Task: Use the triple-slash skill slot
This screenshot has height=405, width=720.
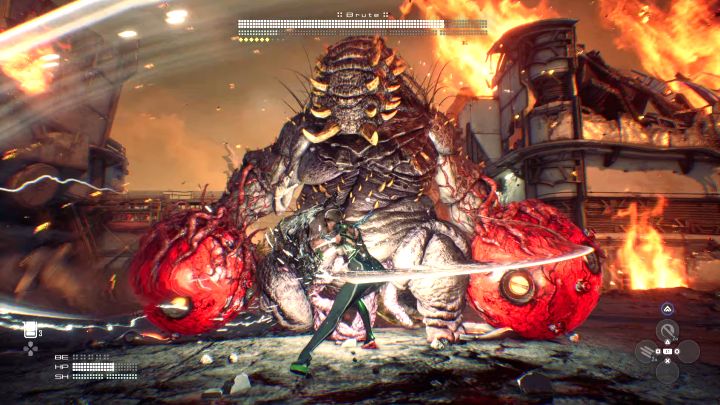Action: pos(646,351)
